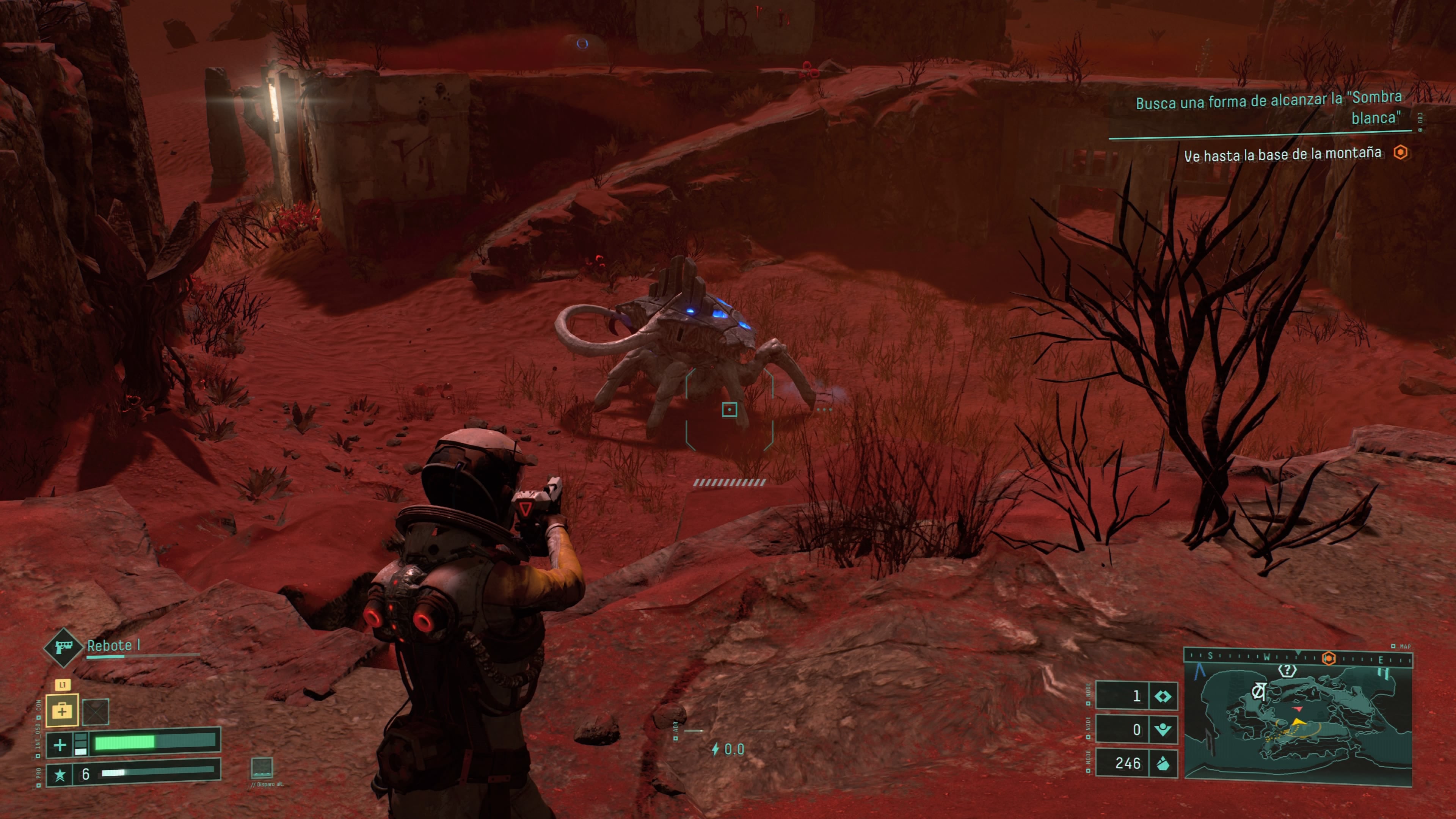Click the orange objective marker on the compass
Image resolution: width=1456 pixels, height=819 pixels.
coord(1329,659)
